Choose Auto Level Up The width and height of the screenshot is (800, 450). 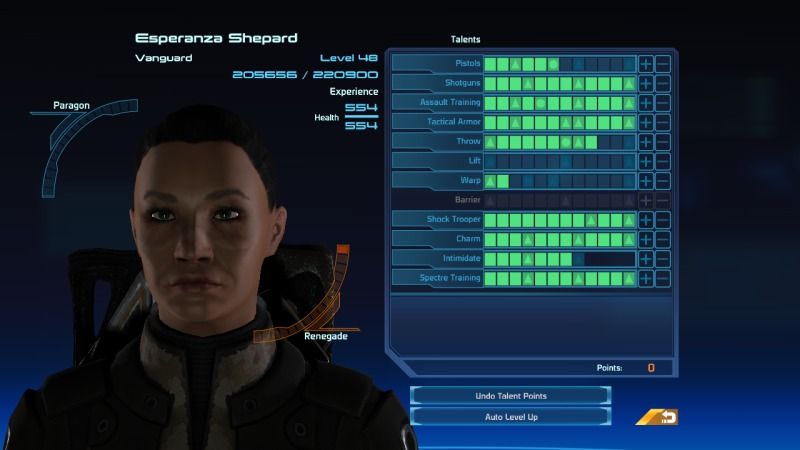point(510,416)
